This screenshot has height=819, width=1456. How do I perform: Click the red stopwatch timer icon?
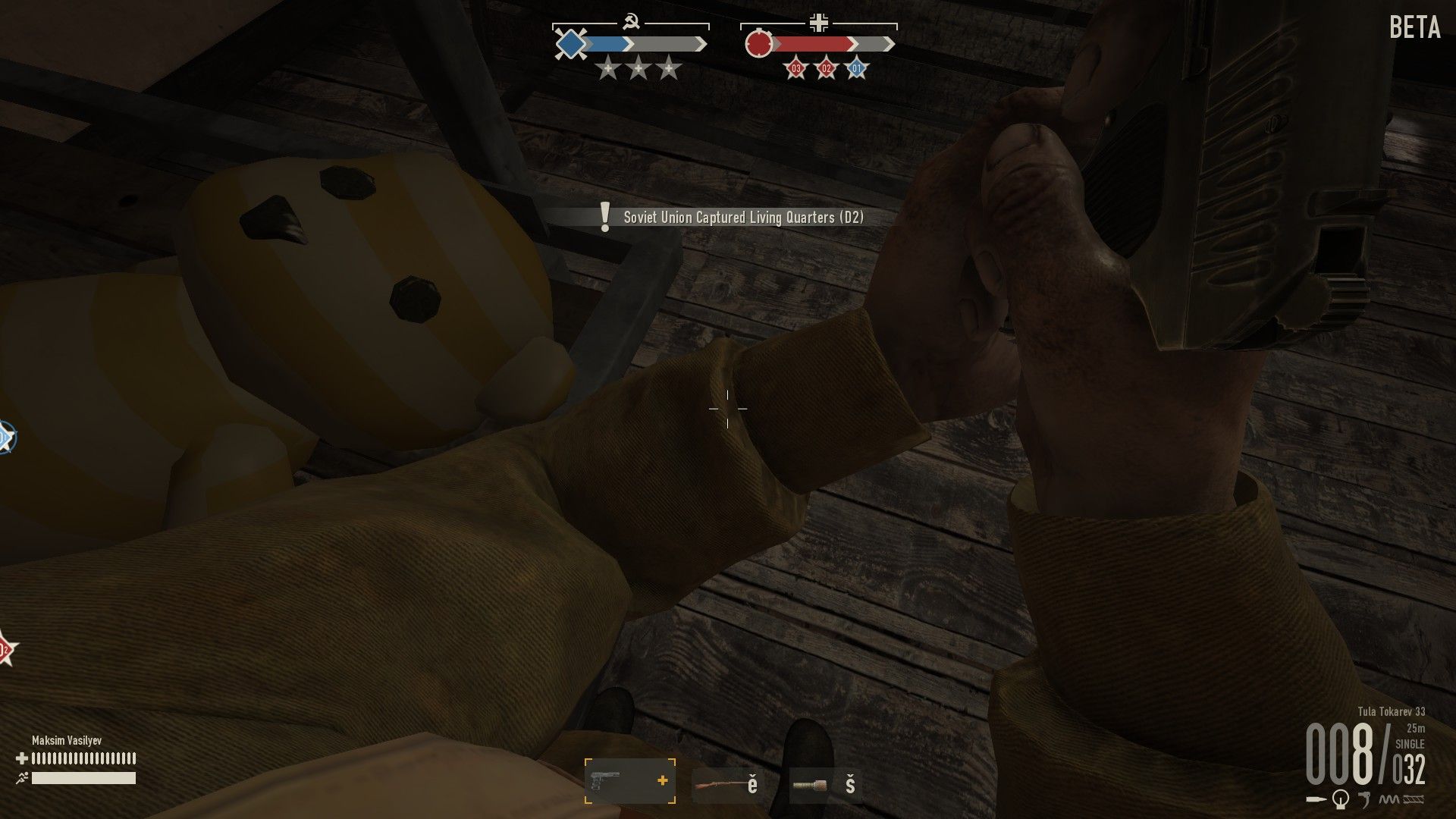click(758, 44)
